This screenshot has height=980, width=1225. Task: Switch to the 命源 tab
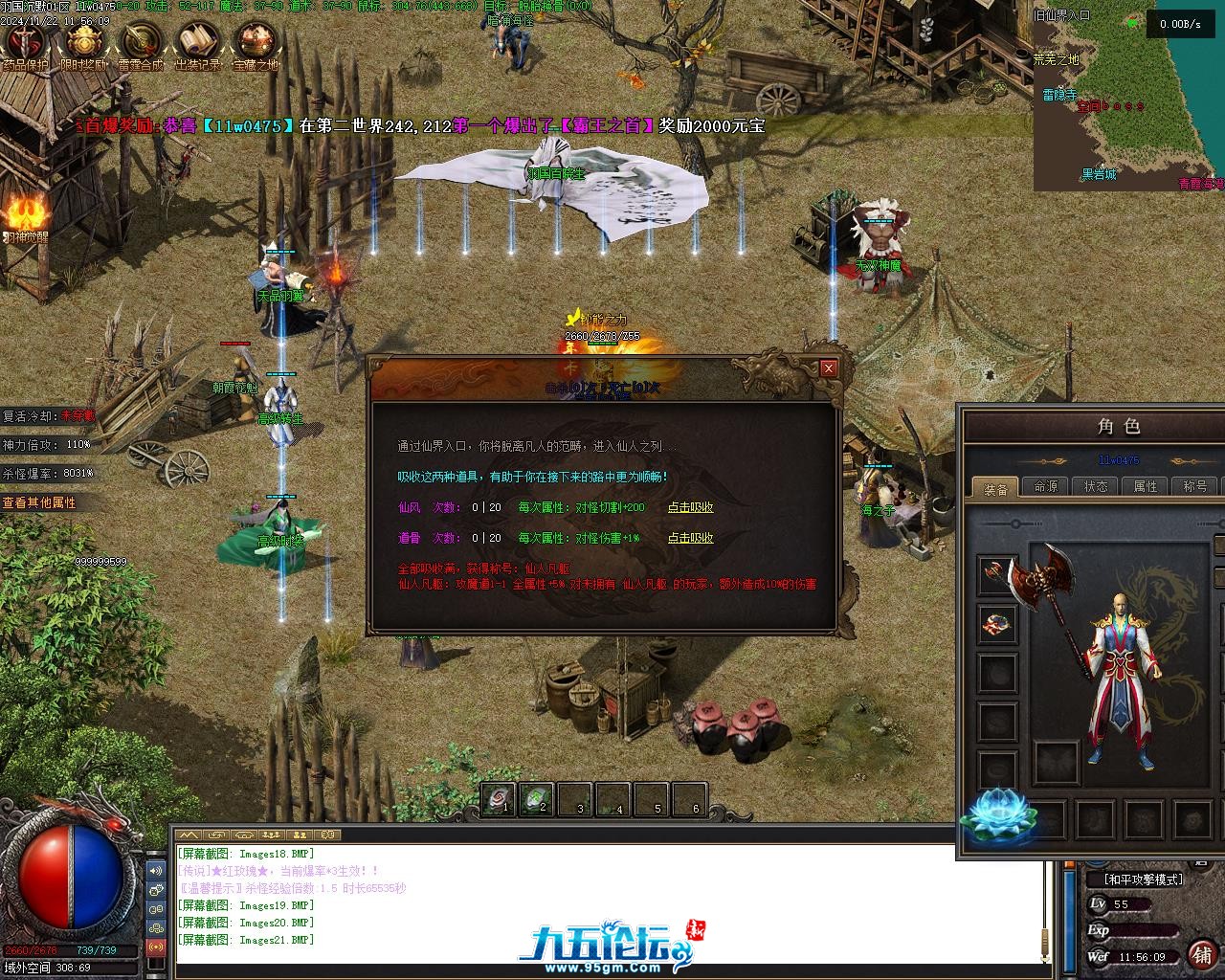click(x=1046, y=486)
